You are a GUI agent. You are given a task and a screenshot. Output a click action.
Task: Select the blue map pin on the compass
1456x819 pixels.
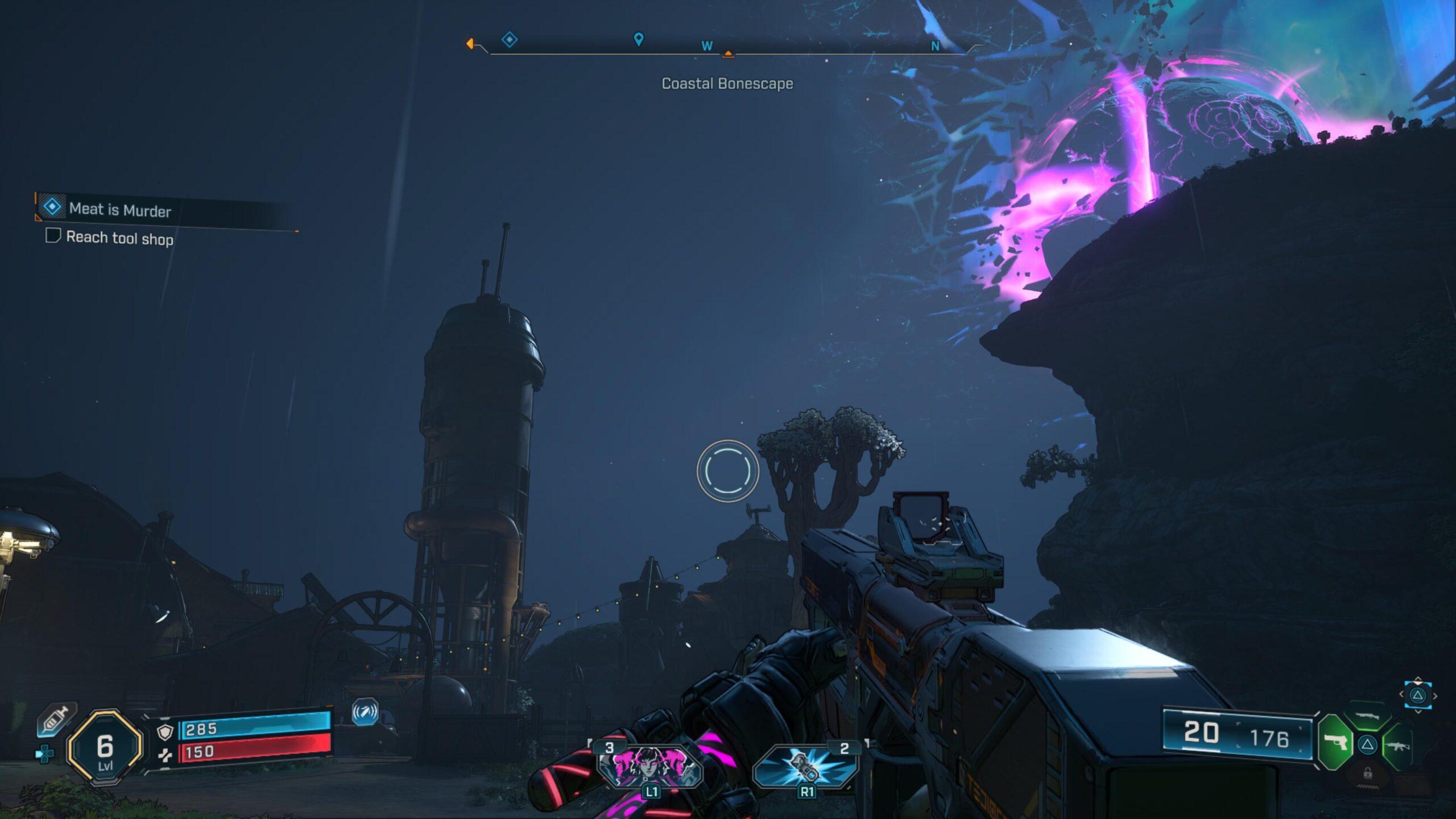point(638,39)
